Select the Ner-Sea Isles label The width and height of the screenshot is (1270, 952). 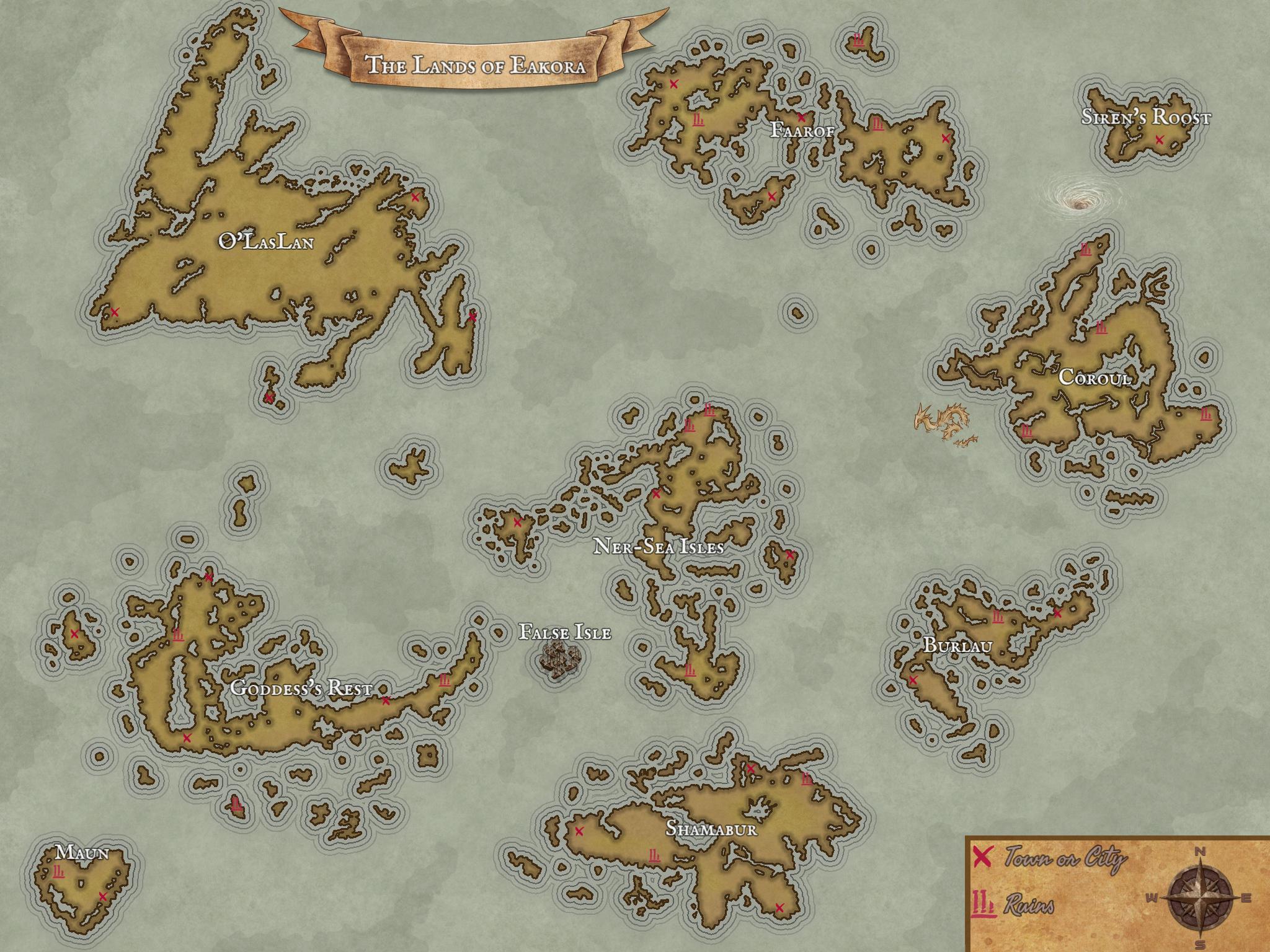pyautogui.click(x=659, y=547)
